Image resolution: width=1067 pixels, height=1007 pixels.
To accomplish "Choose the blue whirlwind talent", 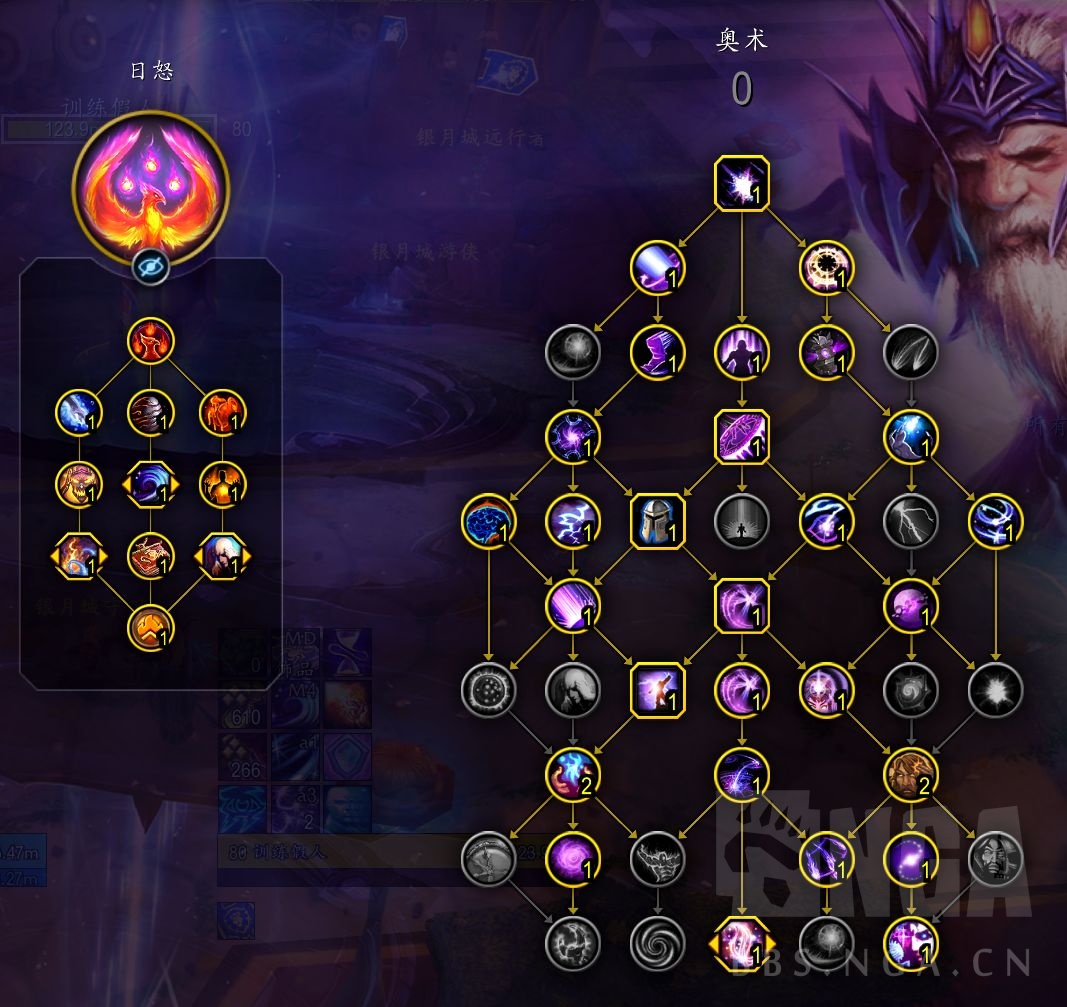I will pyautogui.click(x=995, y=521).
